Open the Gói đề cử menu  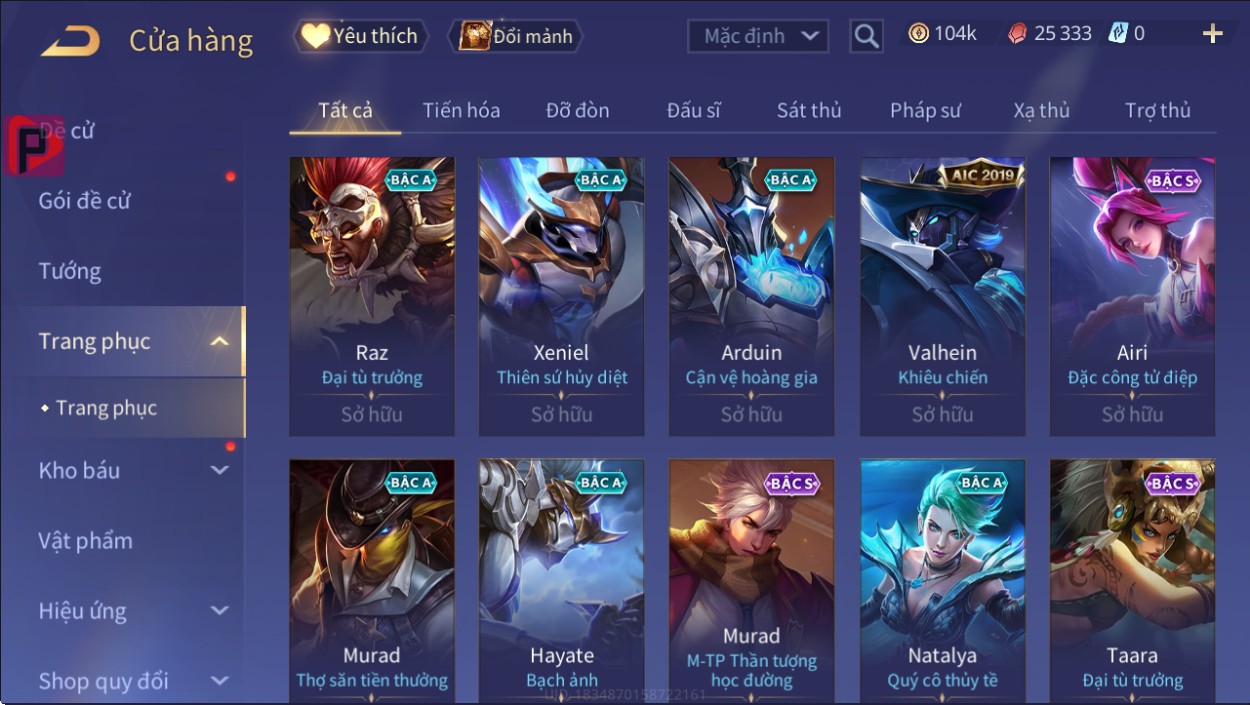(x=85, y=201)
